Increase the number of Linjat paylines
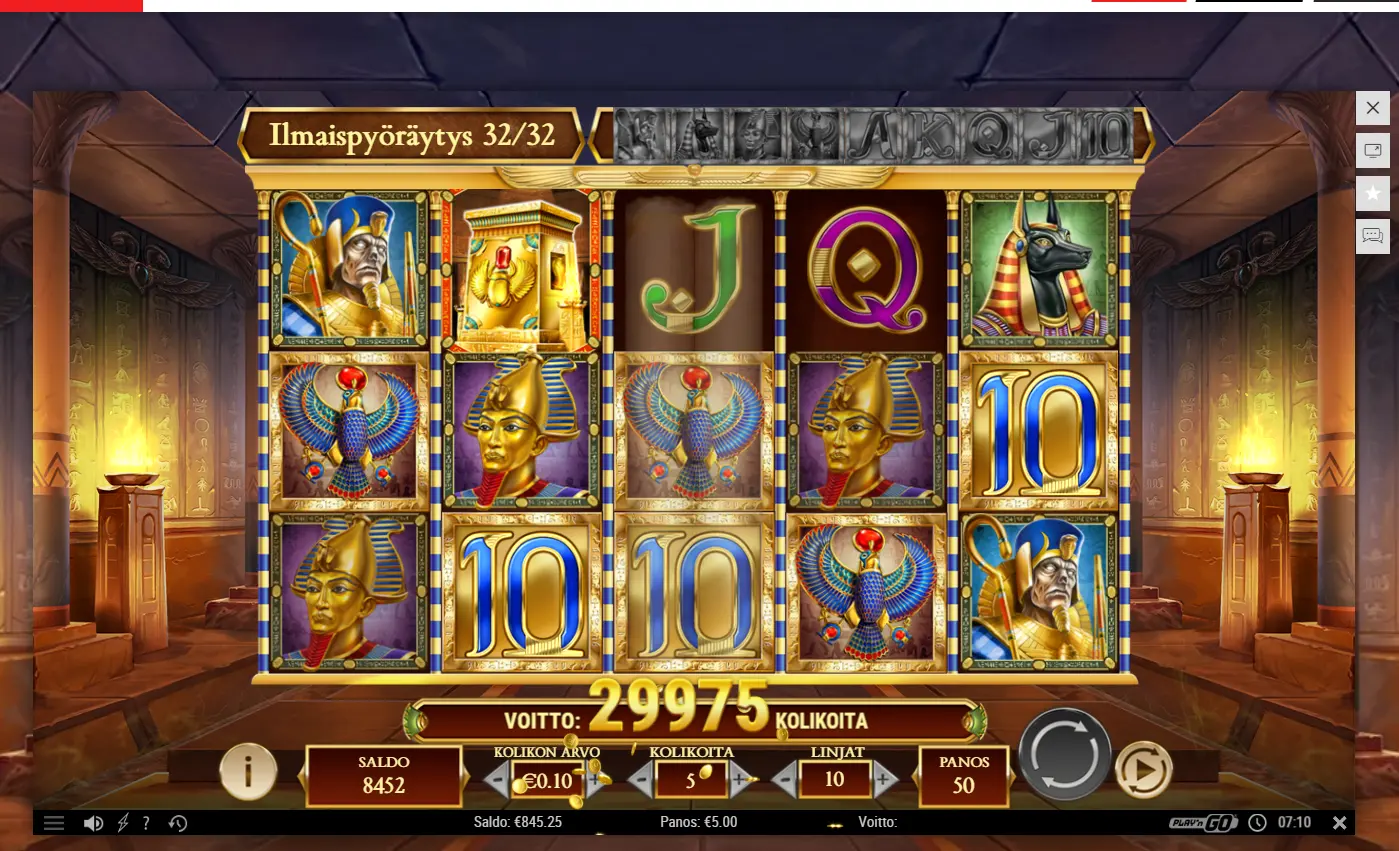 tap(885, 779)
